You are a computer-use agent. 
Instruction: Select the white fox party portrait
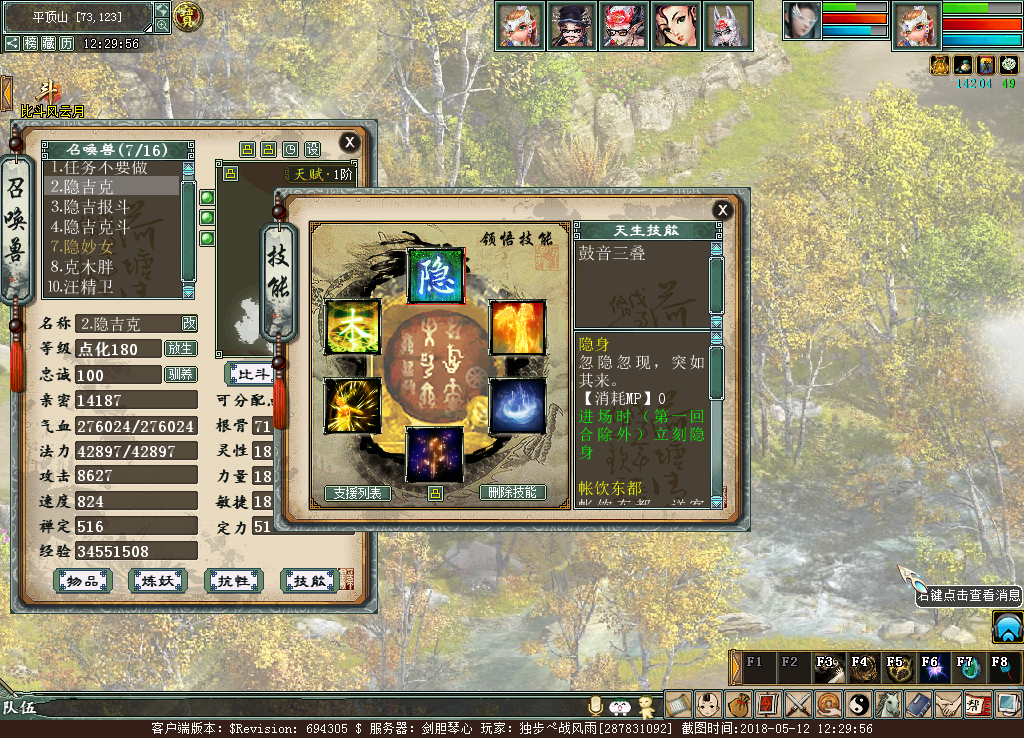(x=728, y=26)
